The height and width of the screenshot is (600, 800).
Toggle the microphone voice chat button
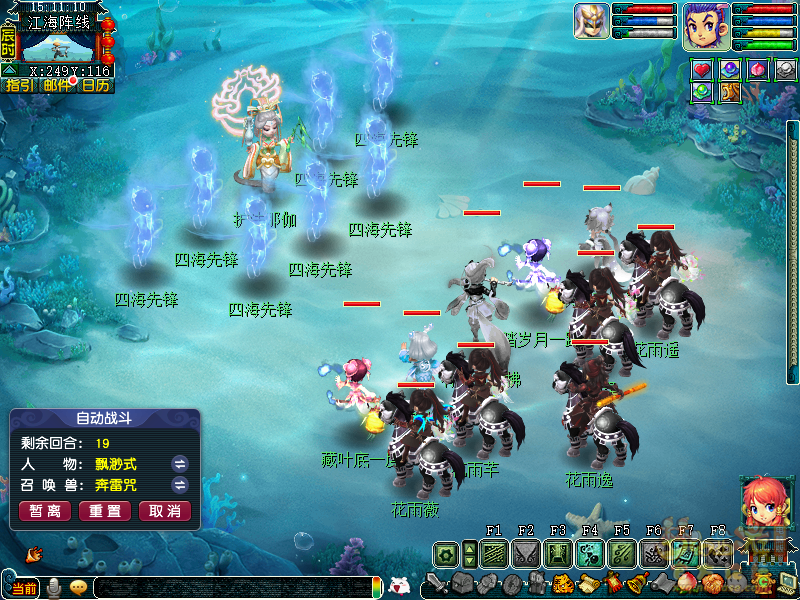coord(55,587)
